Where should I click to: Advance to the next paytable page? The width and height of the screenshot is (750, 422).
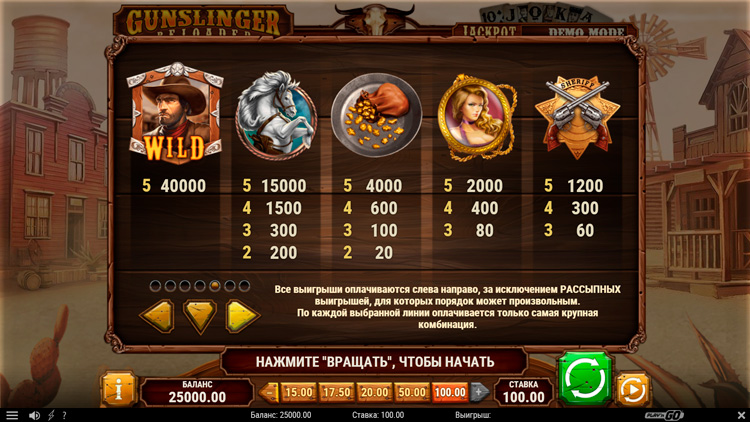point(241,317)
